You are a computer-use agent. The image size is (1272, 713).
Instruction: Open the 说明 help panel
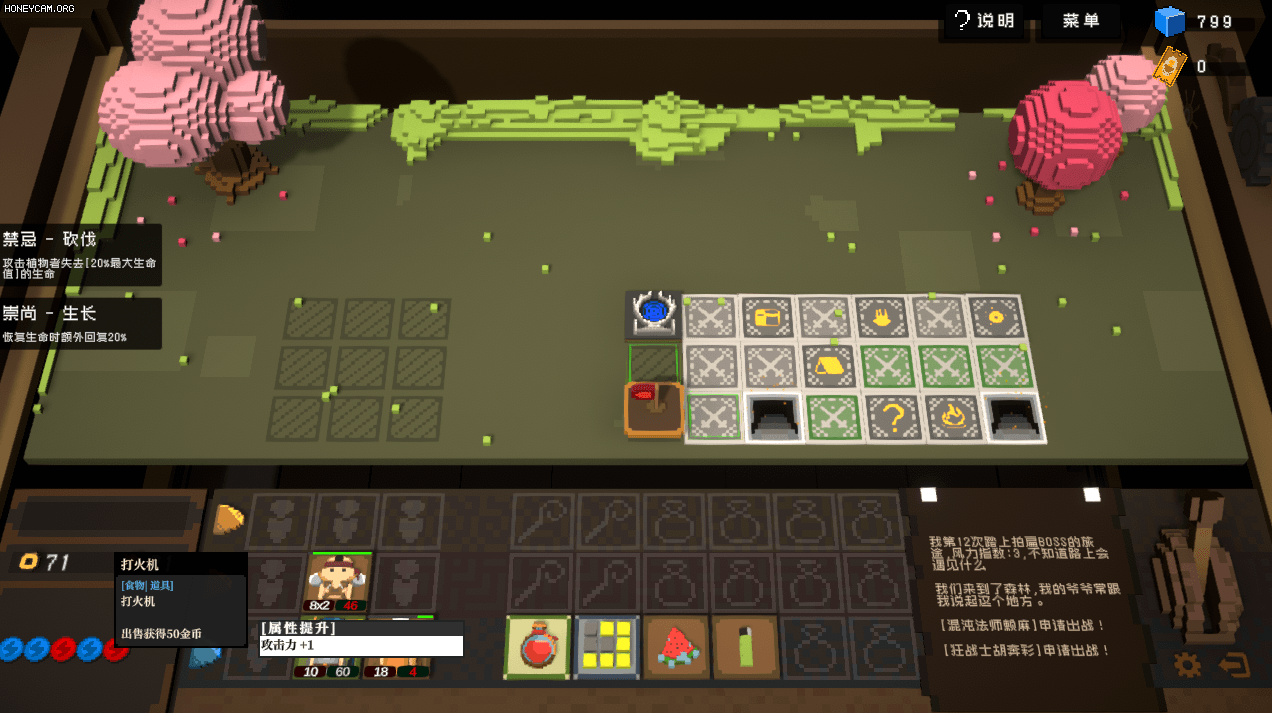tap(983, 21)
